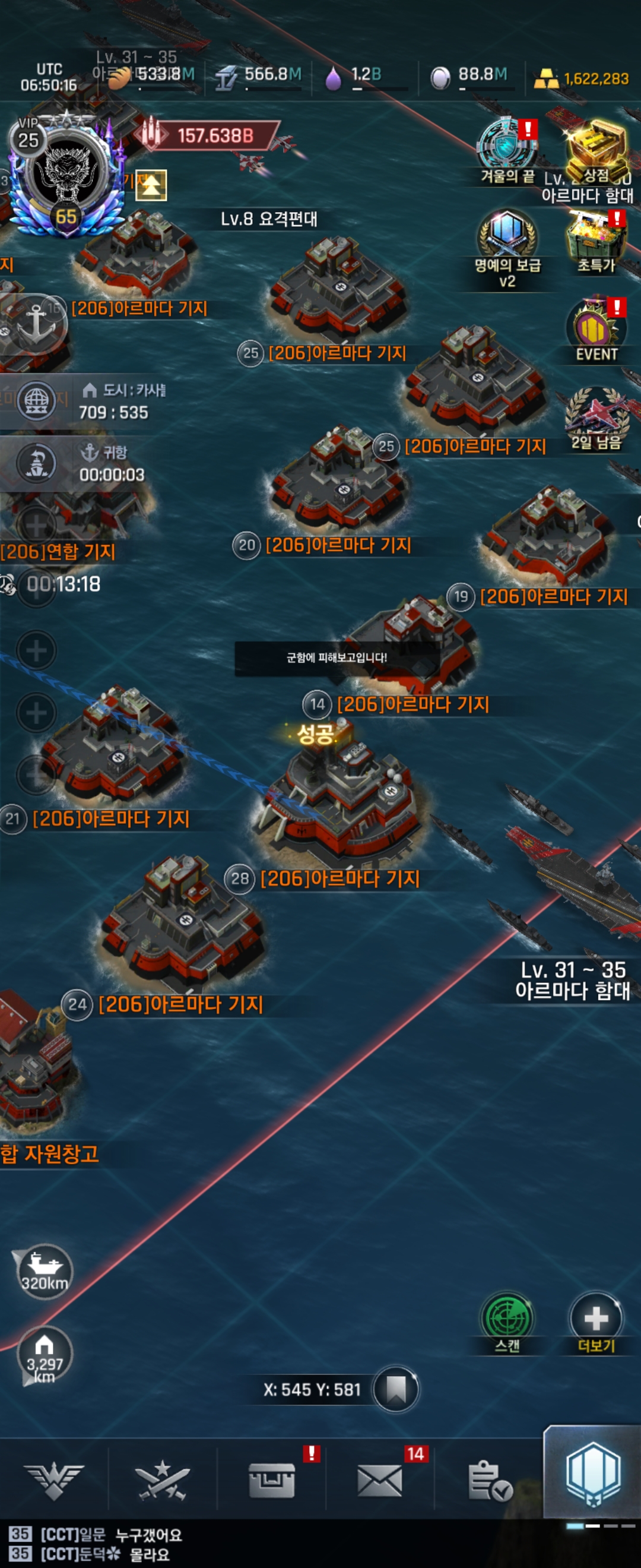Open the mail envelope with 14 badge
Screen dimensions: 641x1568
point(380,1480)
